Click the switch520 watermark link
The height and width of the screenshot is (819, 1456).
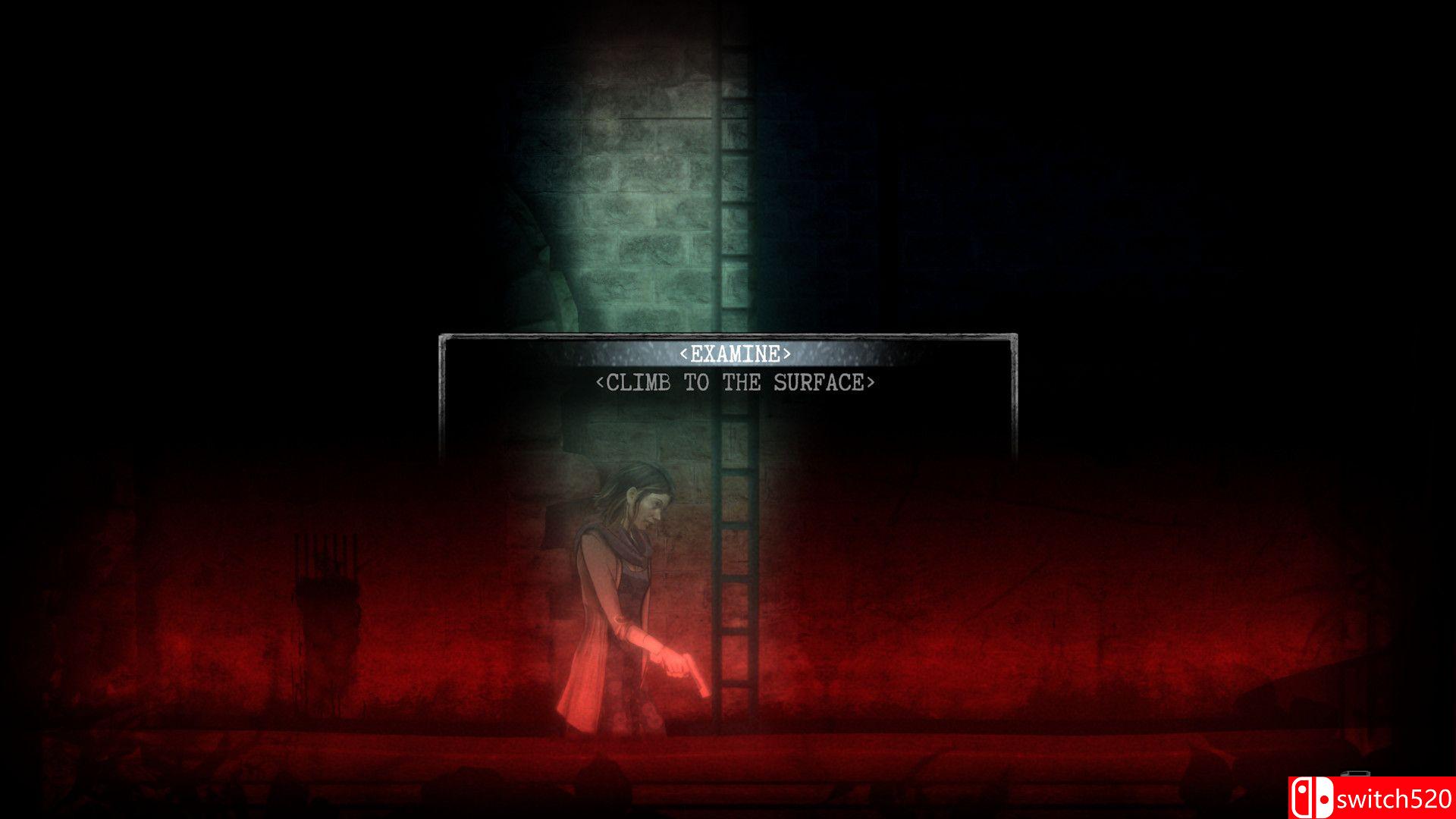1395,799
